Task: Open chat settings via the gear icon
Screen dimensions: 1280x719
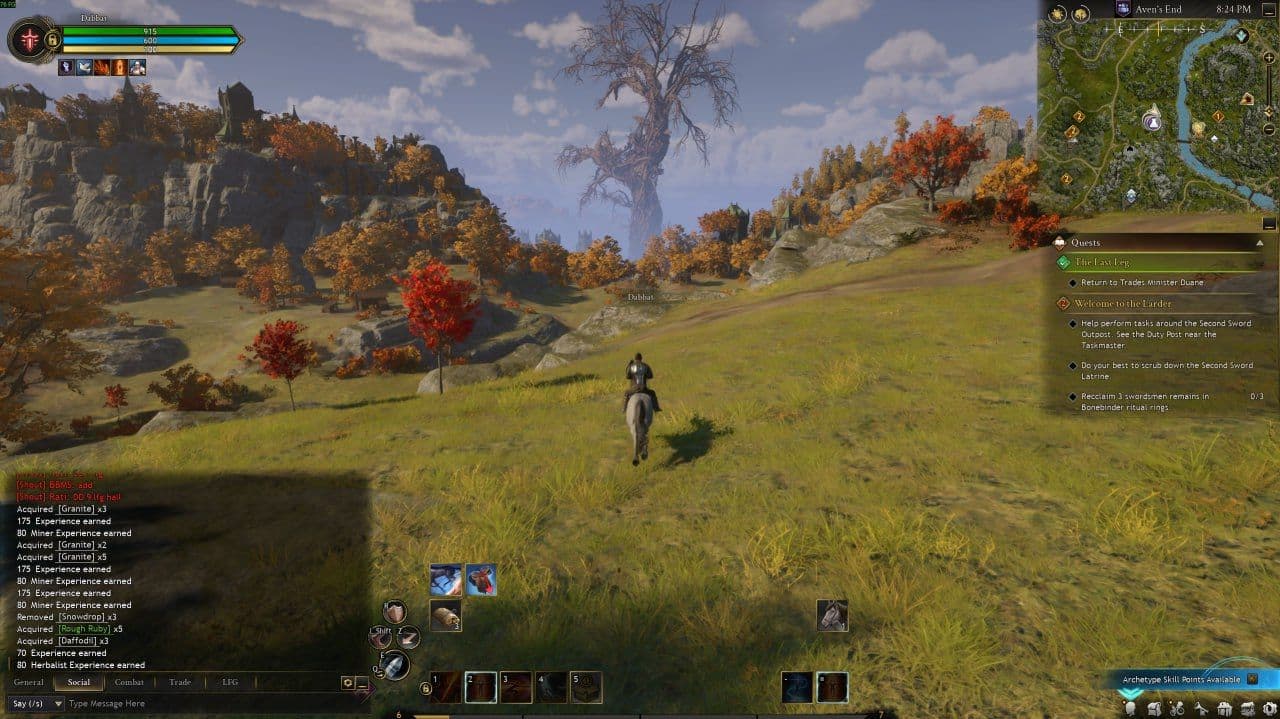Action: [x=347, y=682]
